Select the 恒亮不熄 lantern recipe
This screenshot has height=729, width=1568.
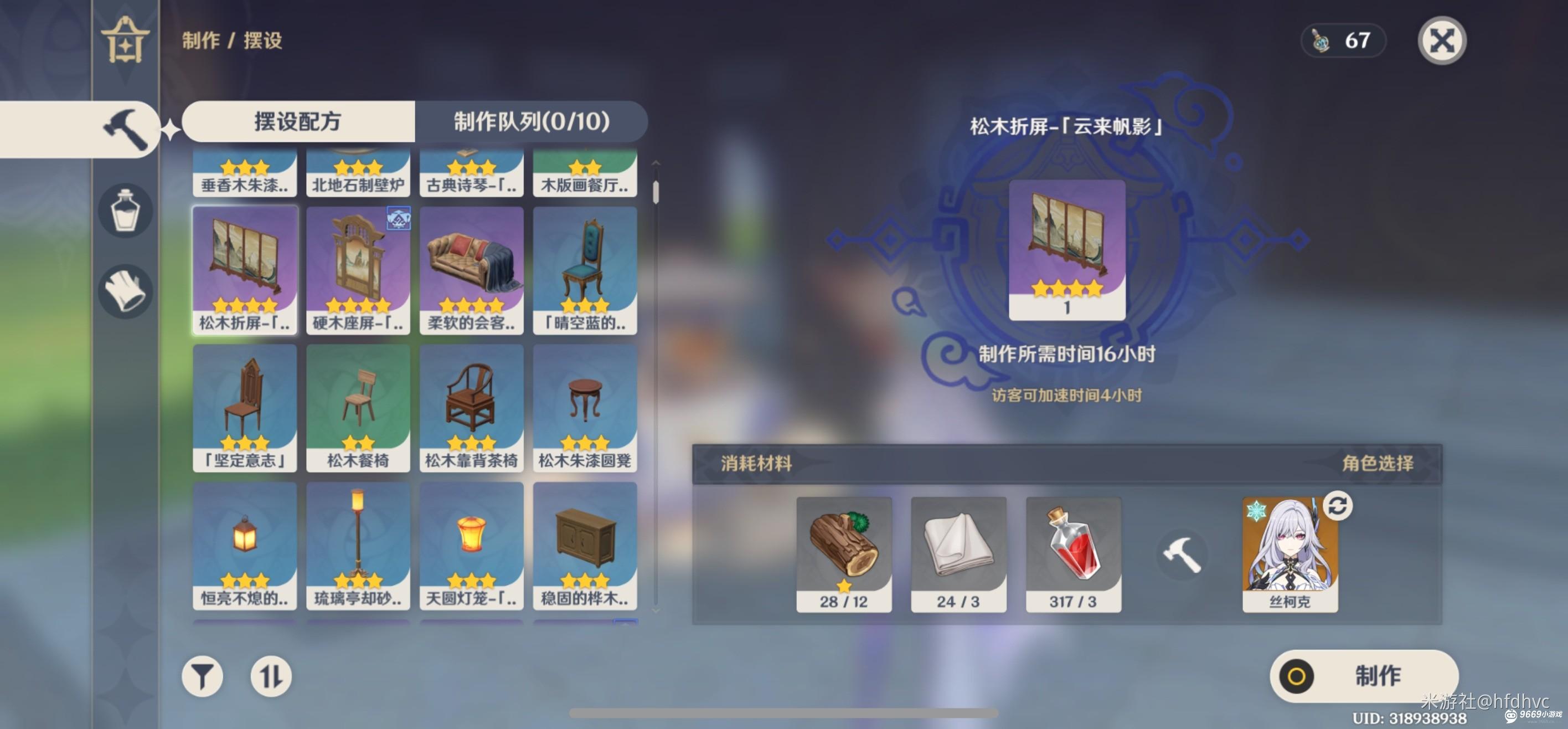245,546
